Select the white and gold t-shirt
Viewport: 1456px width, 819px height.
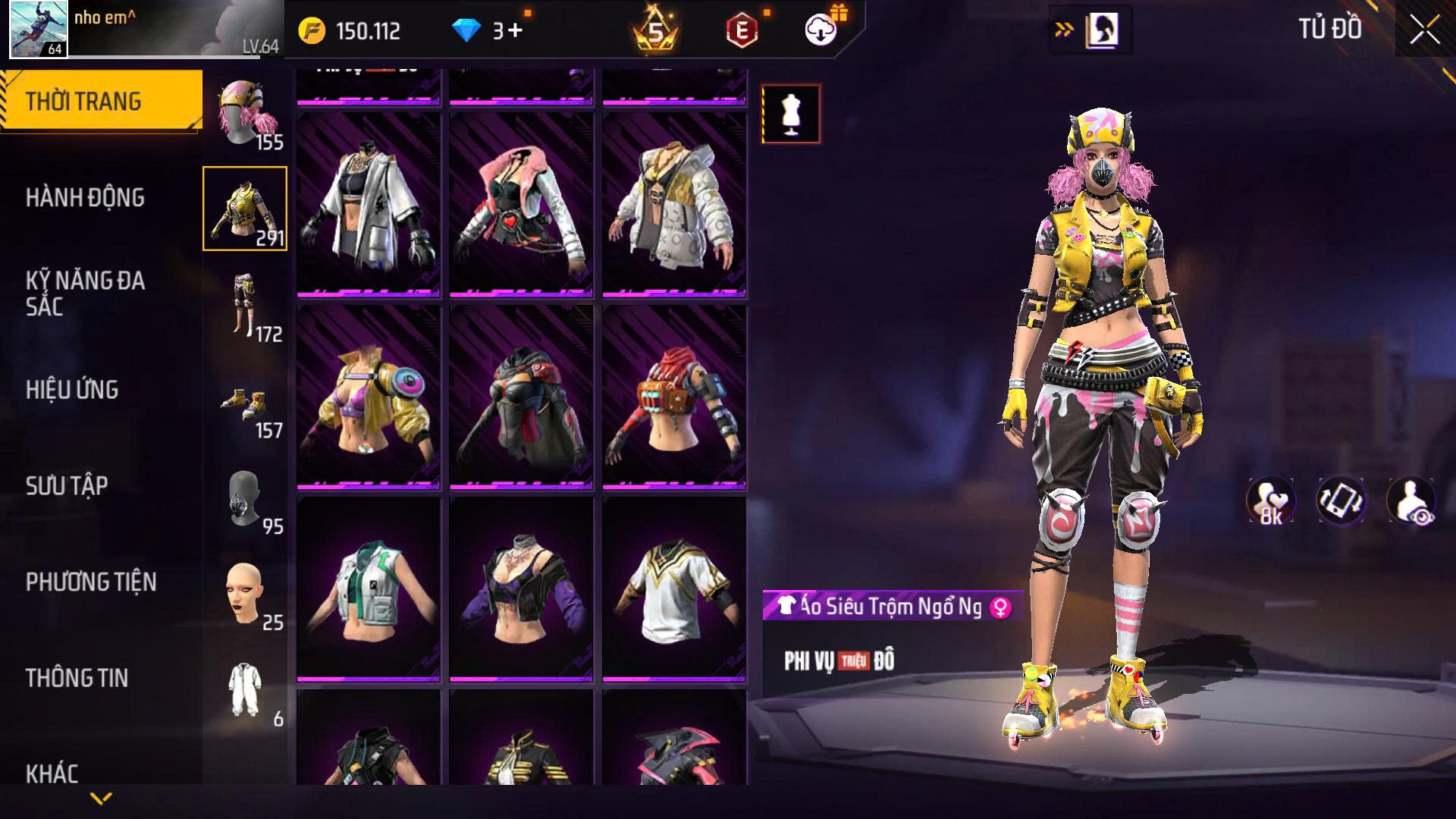(674, 588)
